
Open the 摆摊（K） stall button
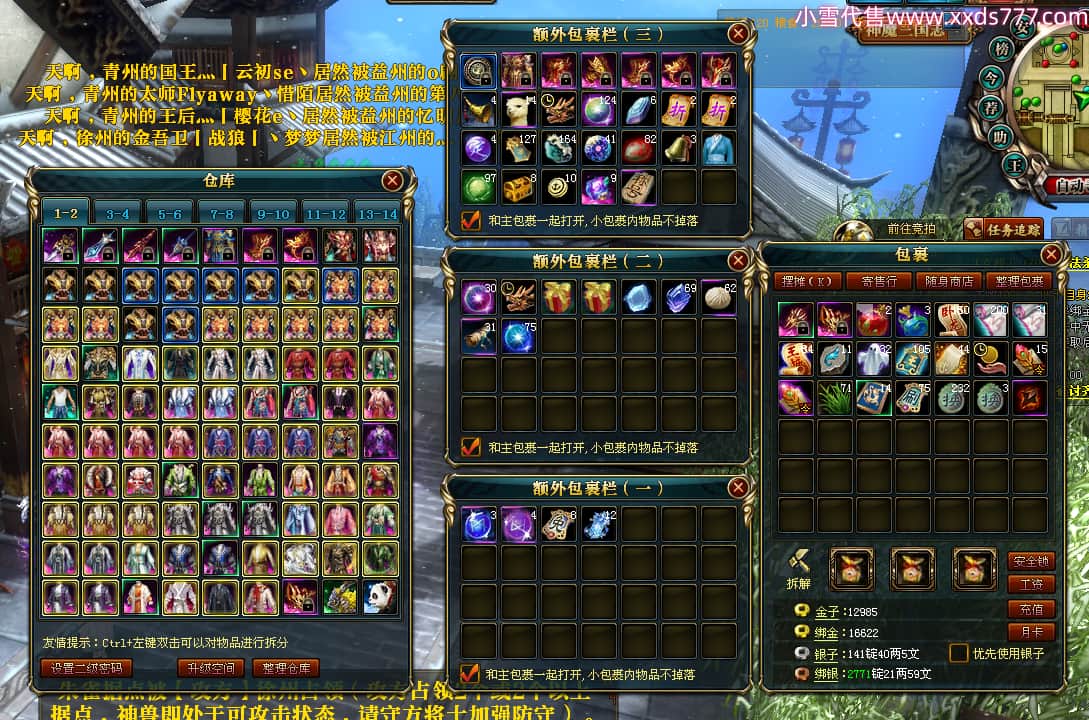click(x=809, y=281)
